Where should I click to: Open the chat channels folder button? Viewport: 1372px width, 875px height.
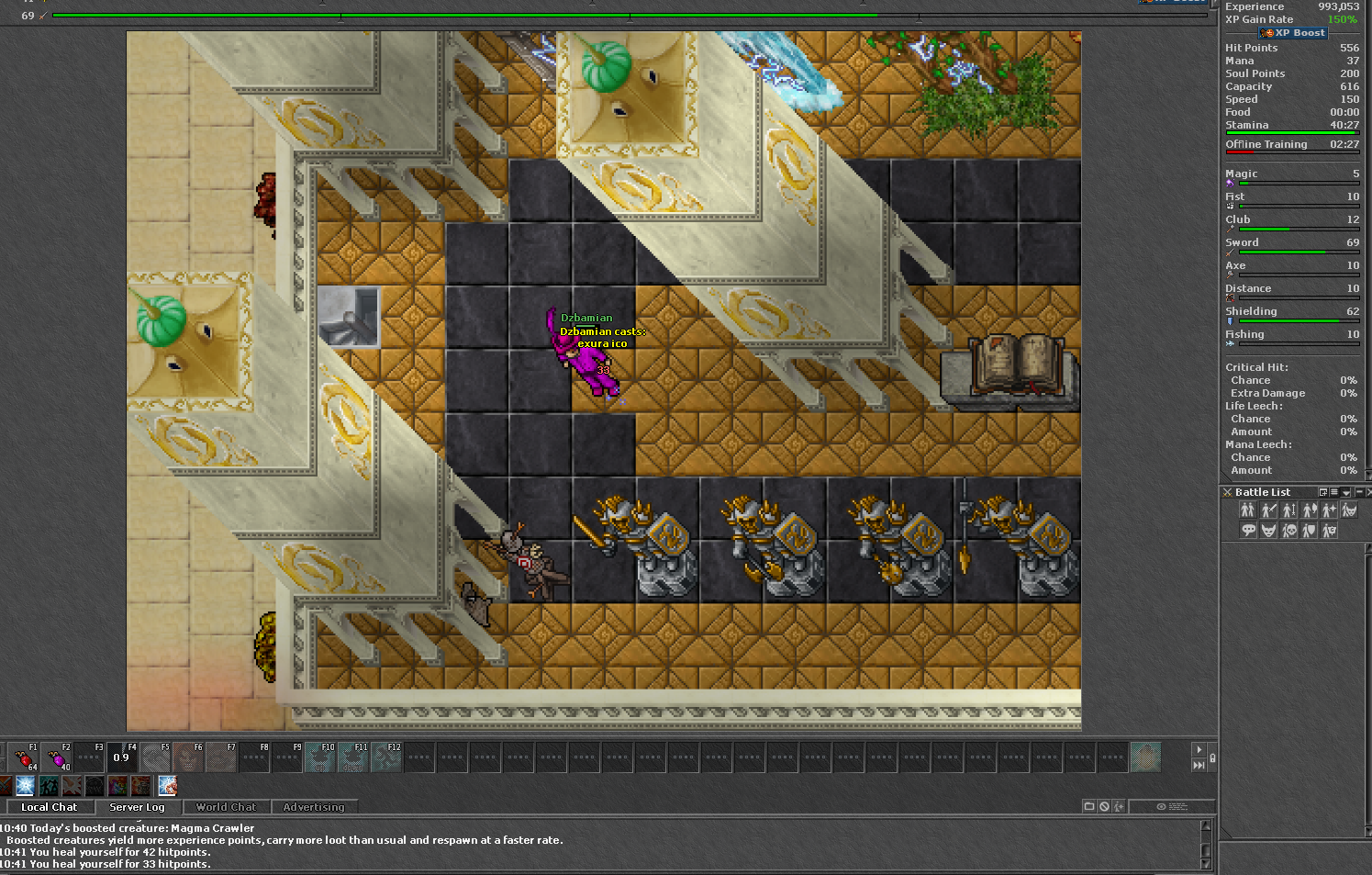pyautogui.click(x=1089, y=806)
